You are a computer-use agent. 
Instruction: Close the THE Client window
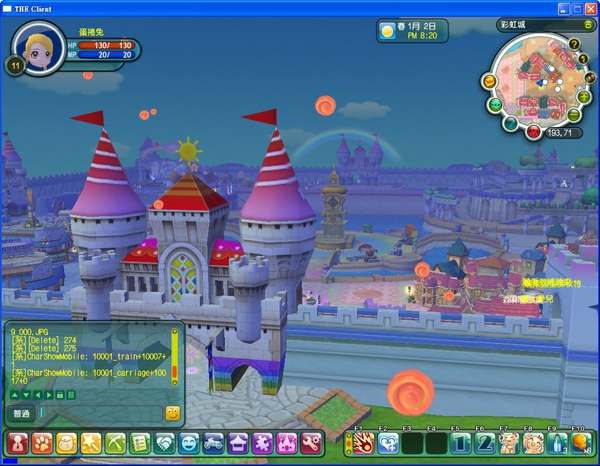click(589, 7)
